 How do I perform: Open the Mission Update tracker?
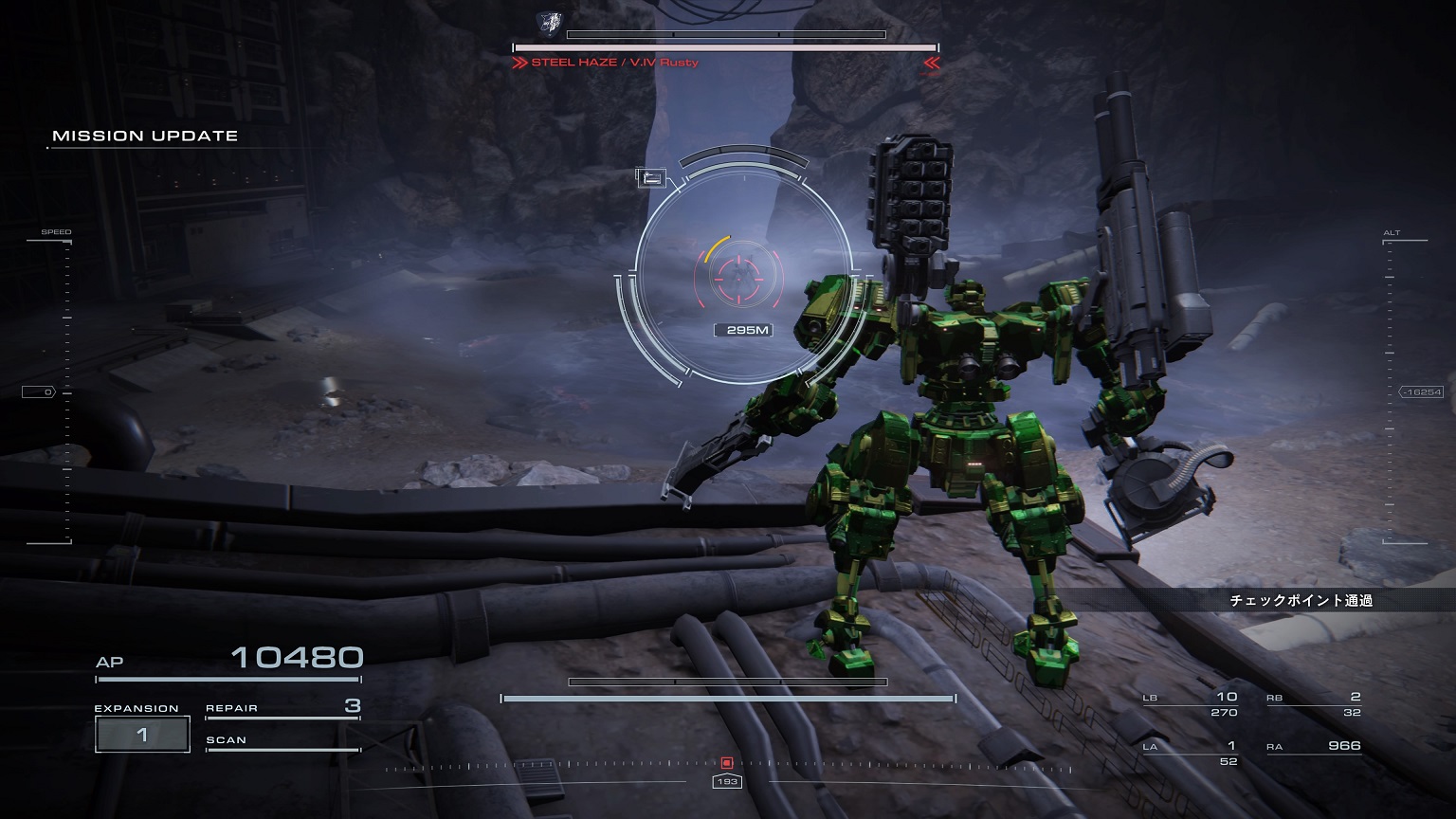(x=145, y=136)
